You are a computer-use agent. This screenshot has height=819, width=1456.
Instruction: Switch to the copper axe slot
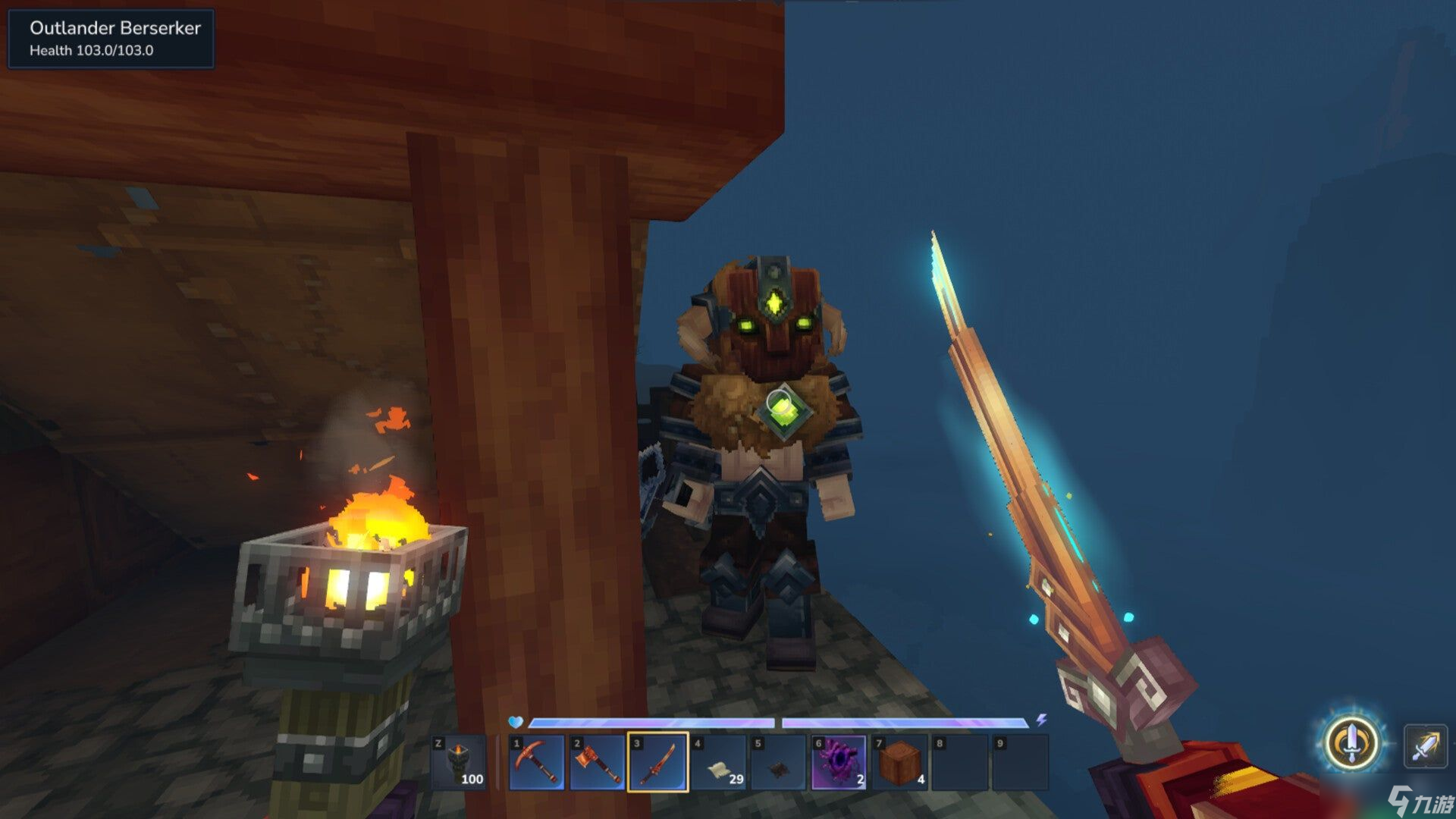(598, 762)
